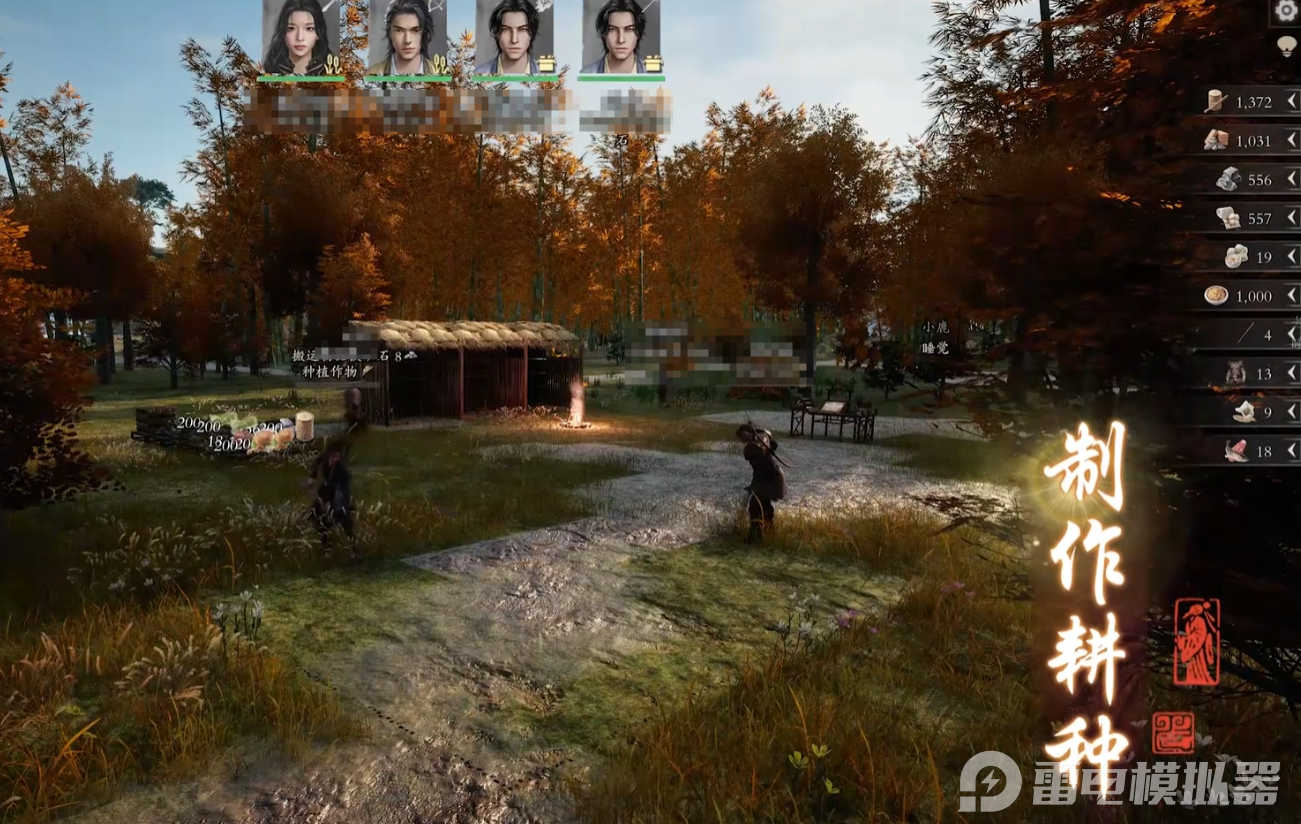Click the lightbulb hint icon
This screenshot has height=824, width=1301.
pyautogui.click(x=1286, y=46)
